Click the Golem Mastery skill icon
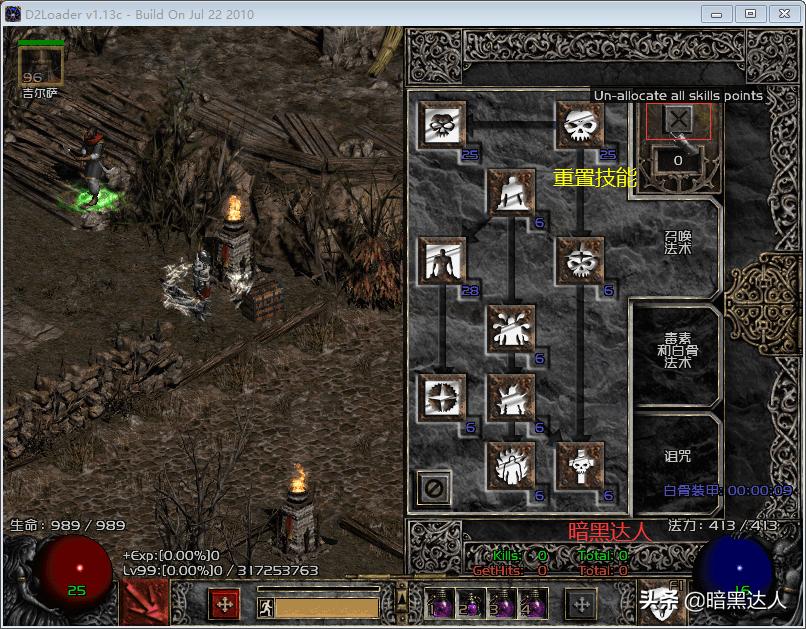The height and width of the screenshot is (629, 806). coord(441,262)
